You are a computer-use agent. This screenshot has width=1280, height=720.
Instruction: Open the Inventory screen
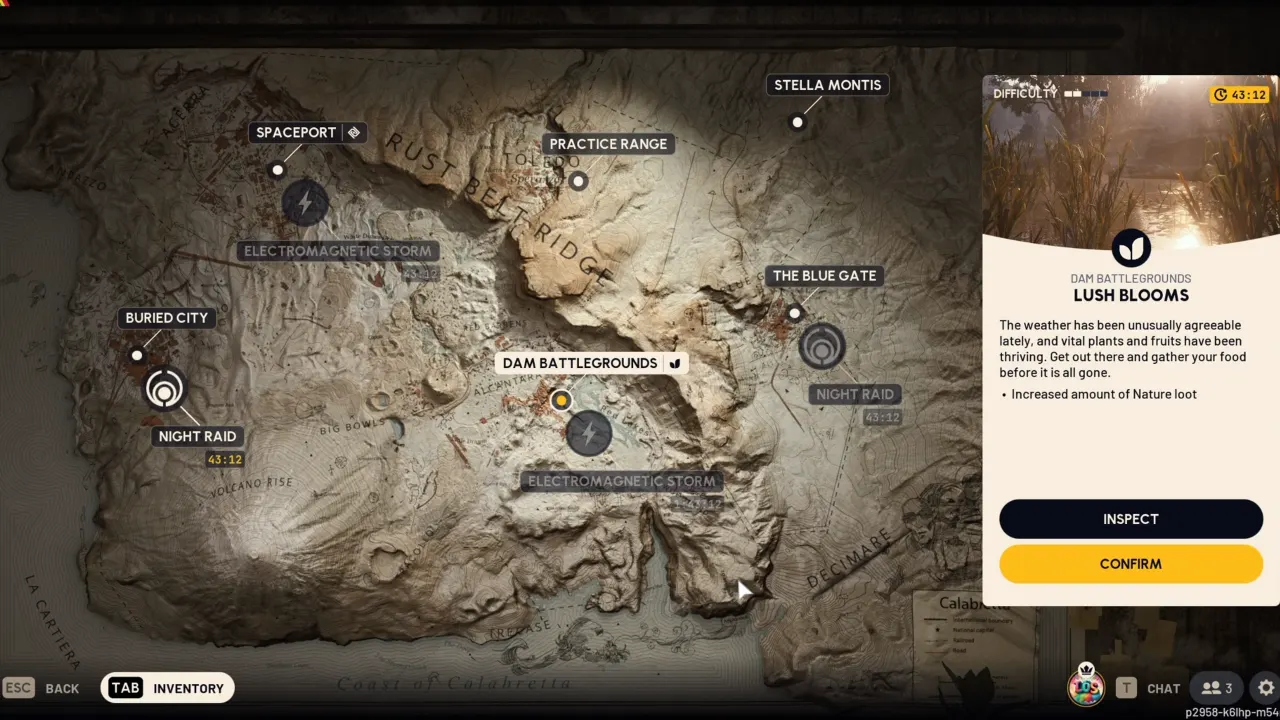click(168, 688)
